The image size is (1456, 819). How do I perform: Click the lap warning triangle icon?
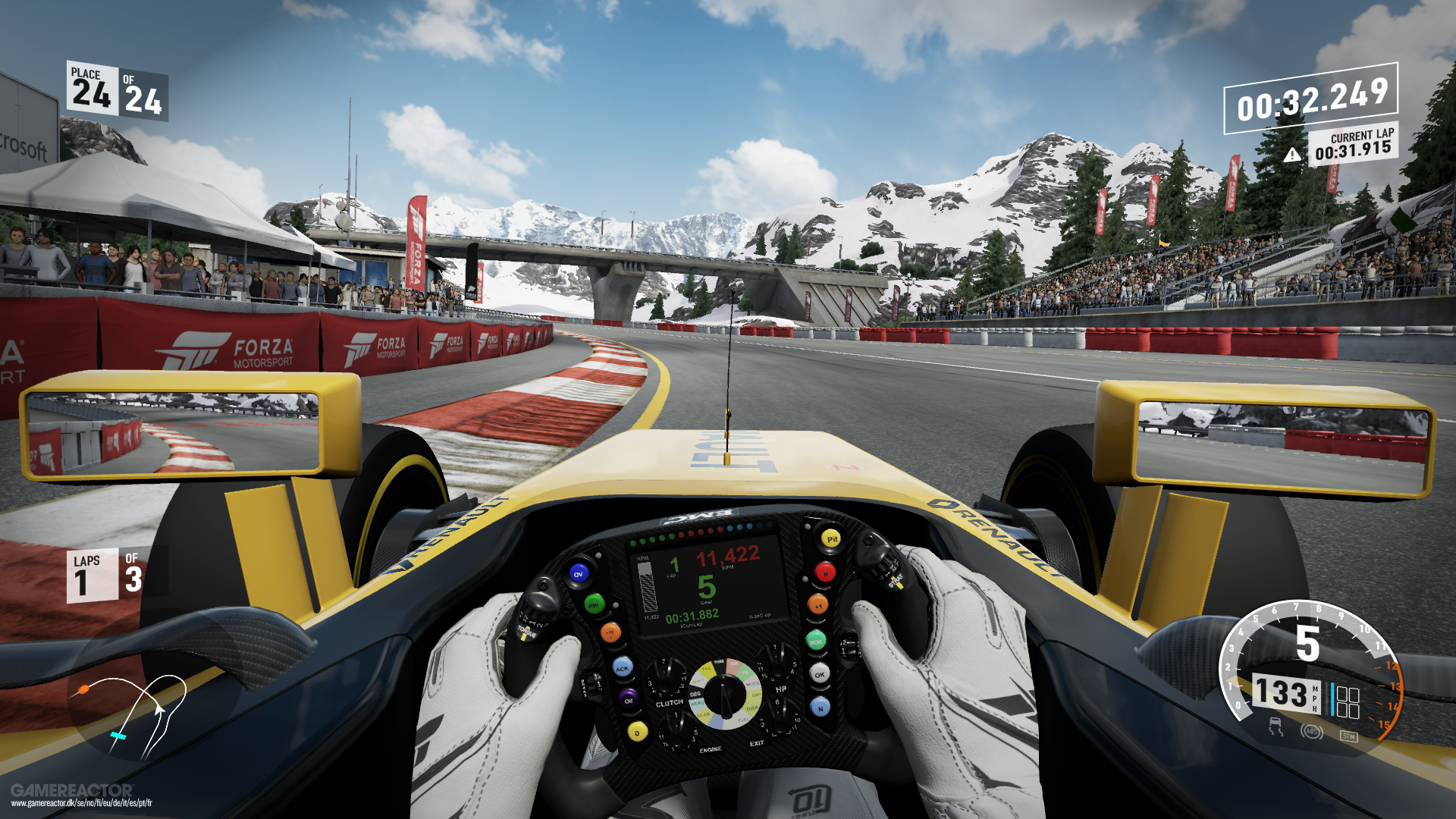point(1292,155)
